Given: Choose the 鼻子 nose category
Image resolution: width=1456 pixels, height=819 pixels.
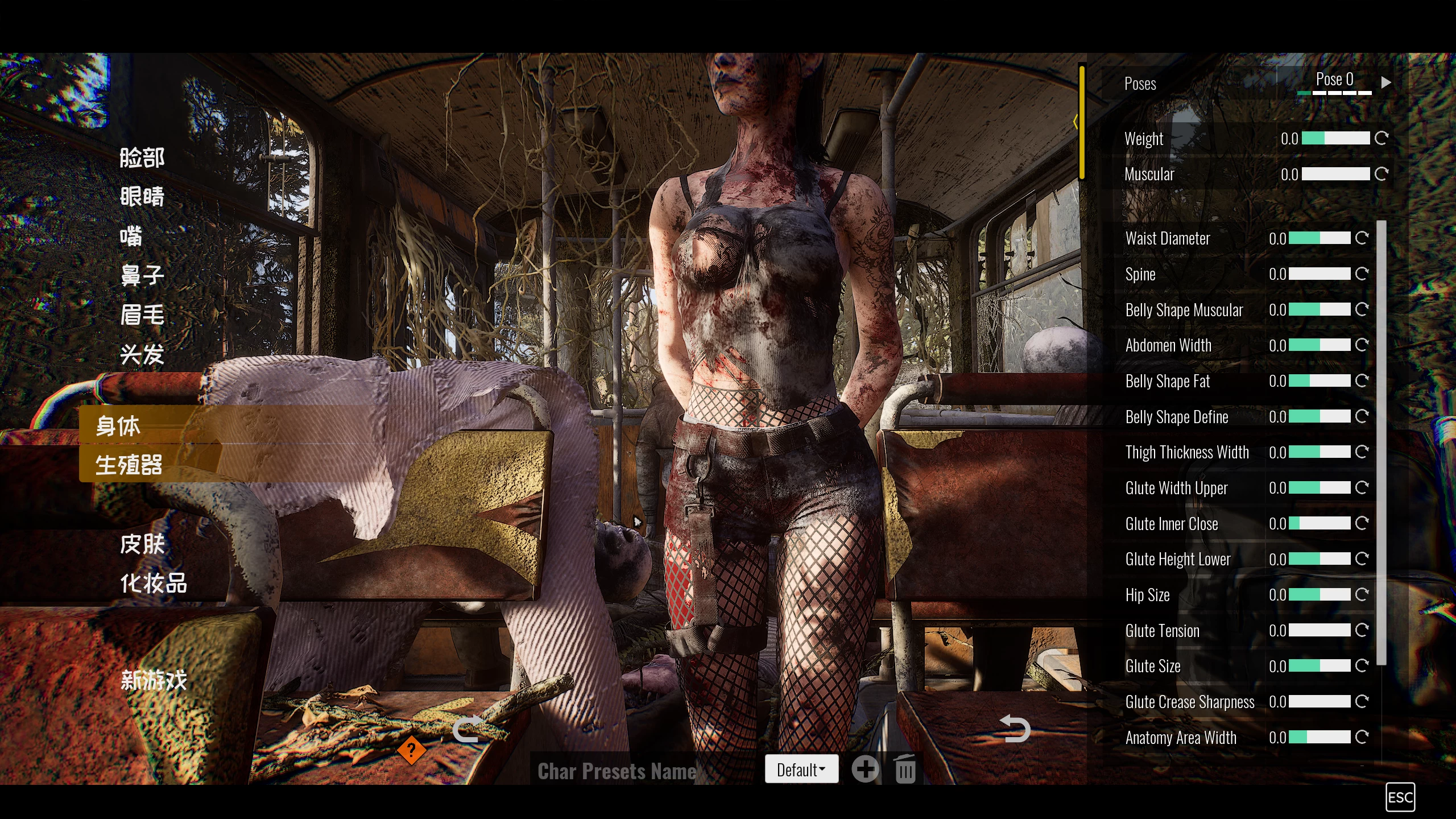Looking at the screenshot, I should (x=142, y=276).
